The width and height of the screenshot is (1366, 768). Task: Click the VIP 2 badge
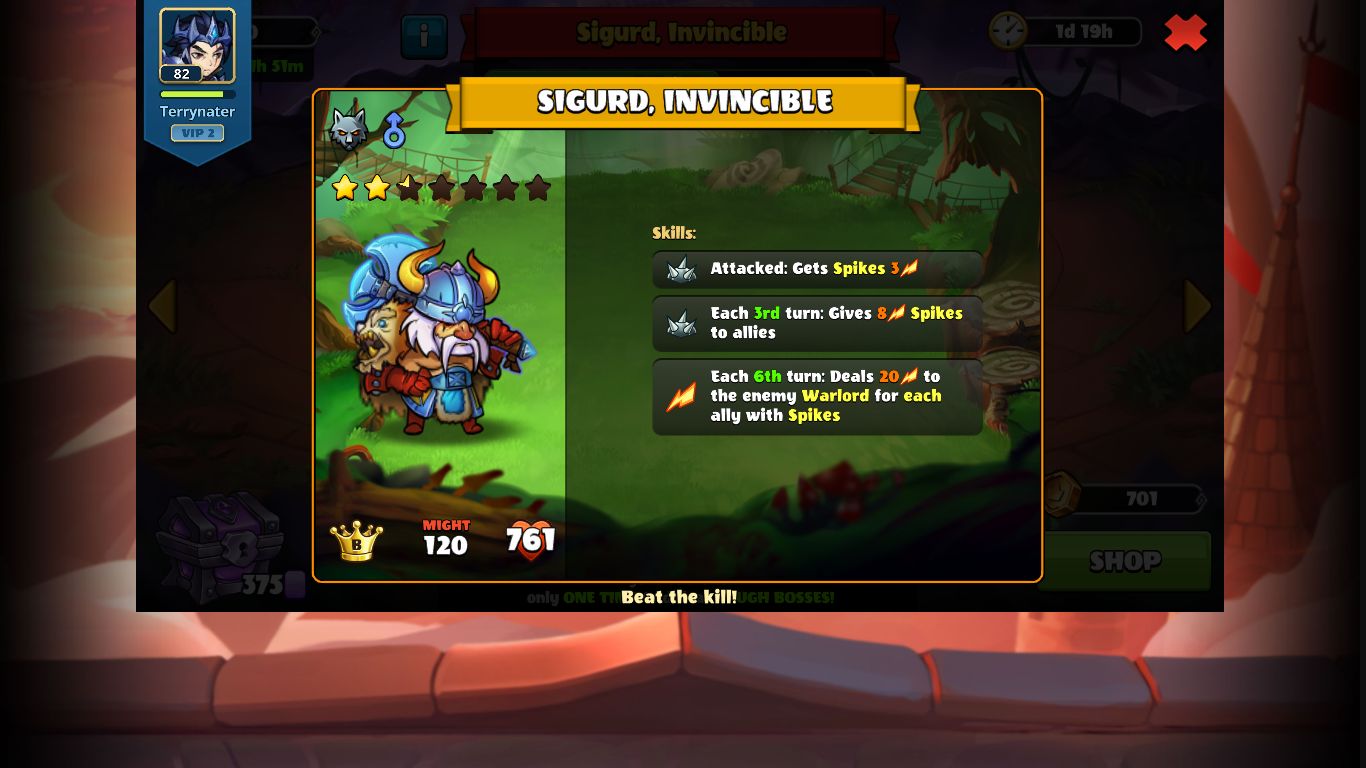tap(197, 133)
